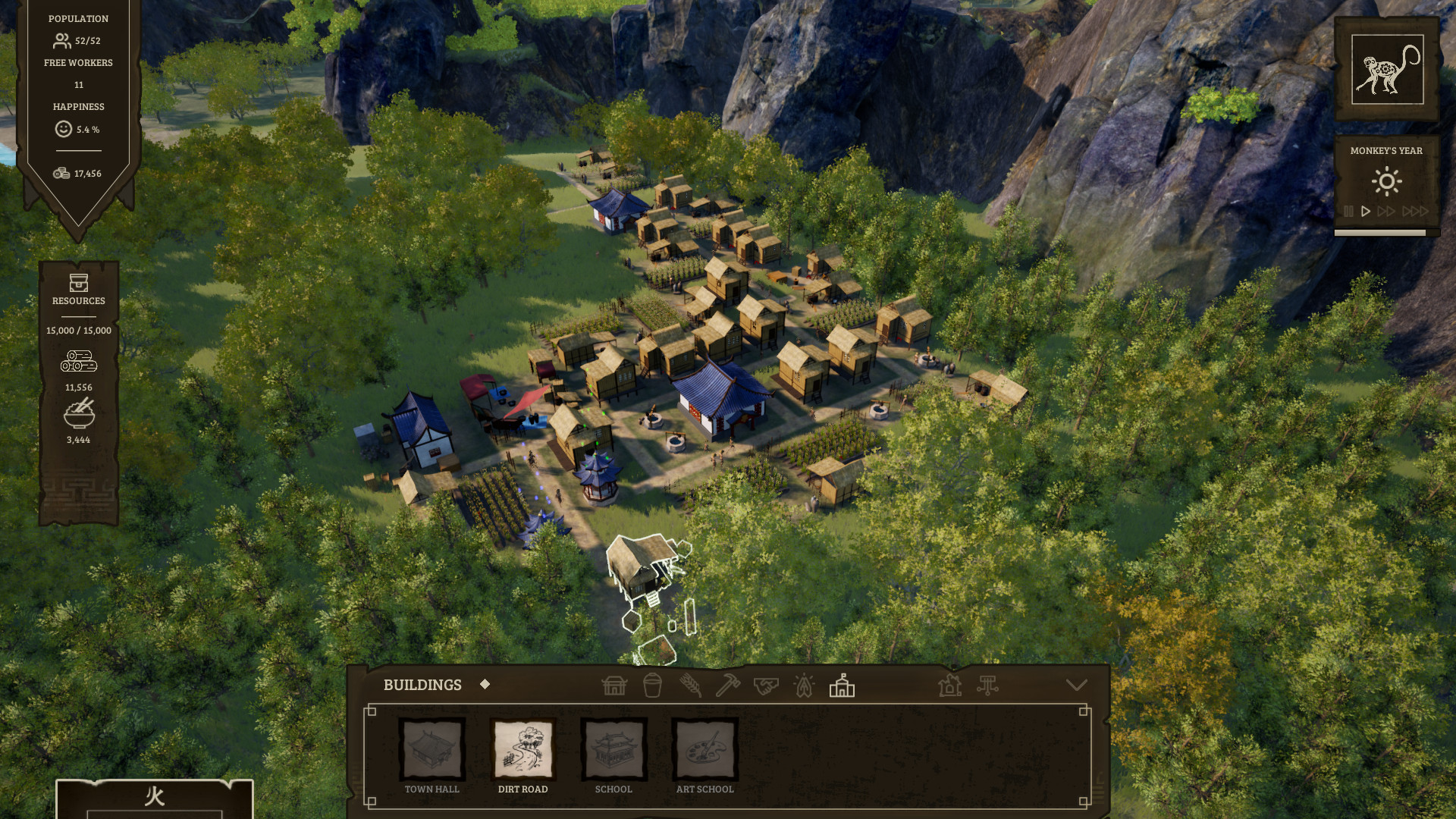Click the Monkey's Year emblem
The height and width of the screenshot is (819, 1456).
1385,69
